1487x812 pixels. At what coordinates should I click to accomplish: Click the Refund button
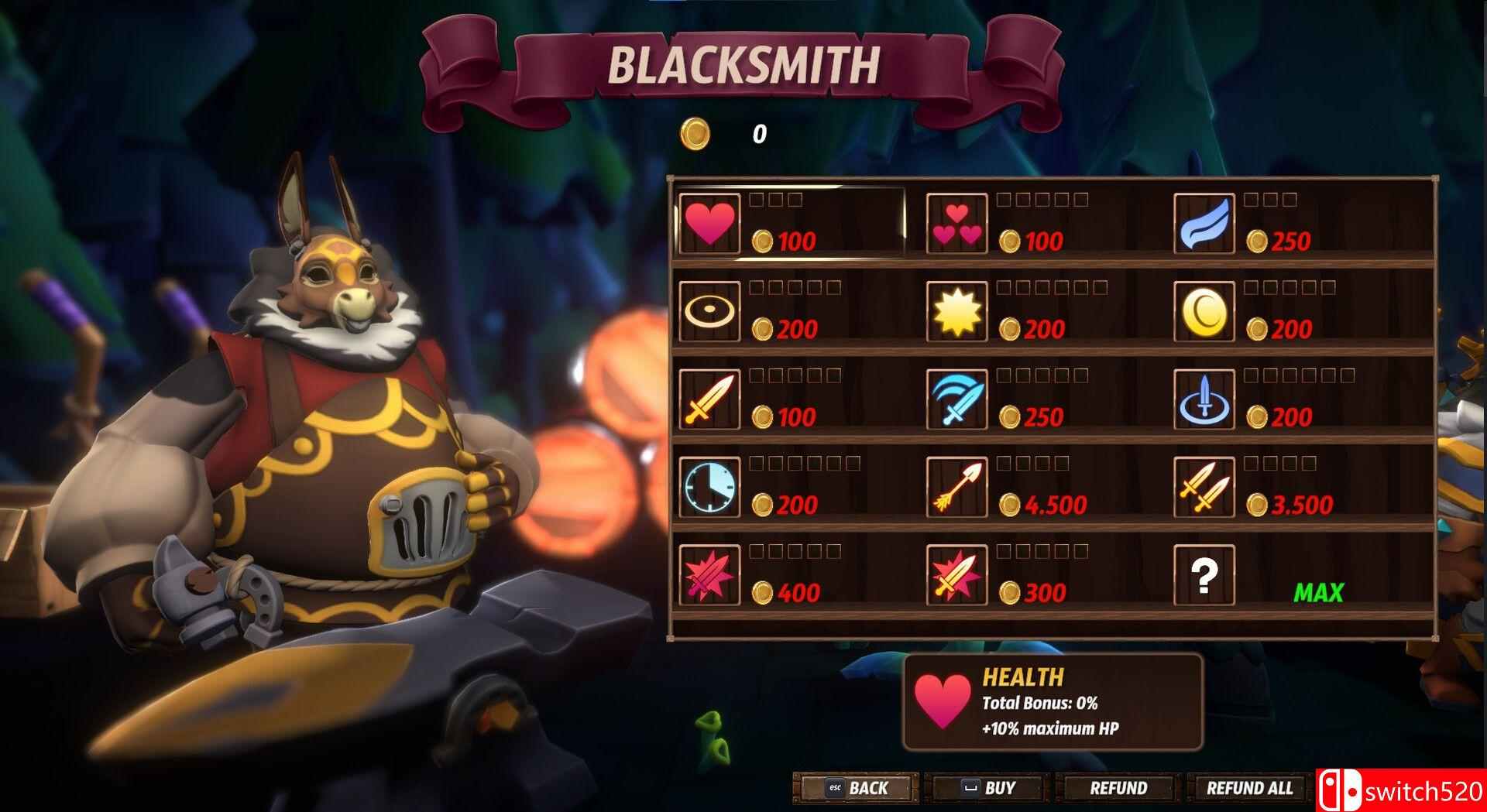pos(1118,788)
